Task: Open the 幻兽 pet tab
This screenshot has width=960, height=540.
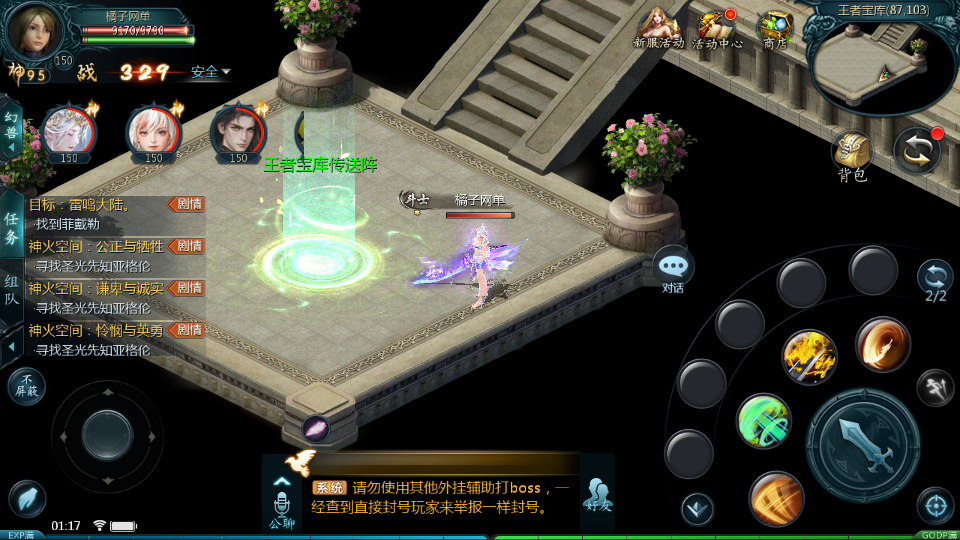Action: [12, 129]
